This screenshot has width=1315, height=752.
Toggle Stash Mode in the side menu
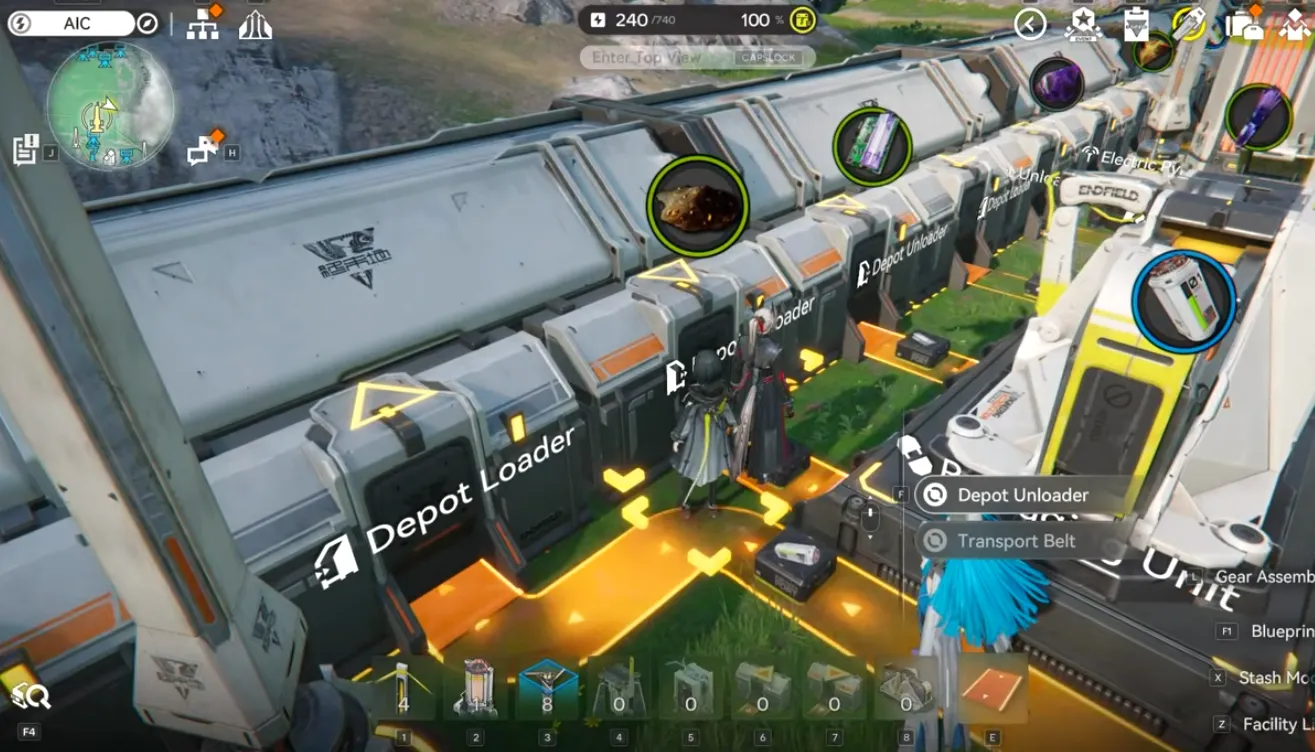click(x=1275, y=678)
